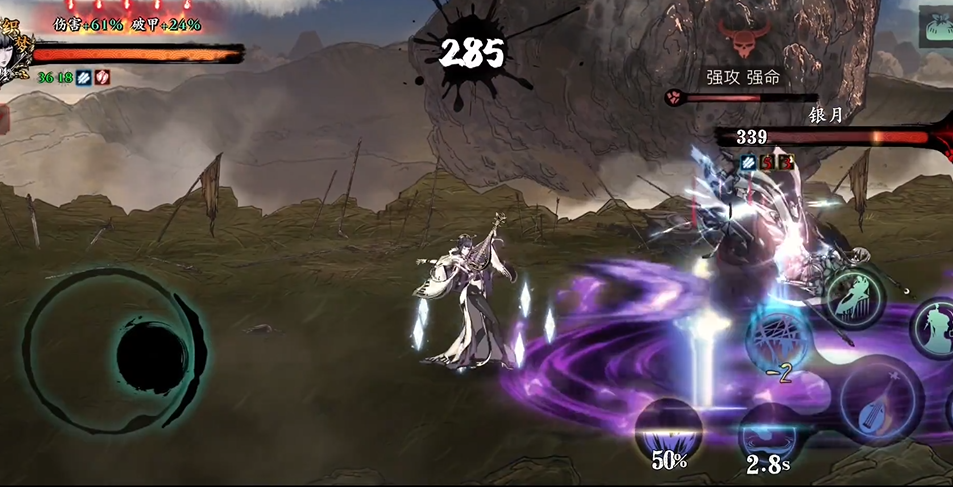Viewport: 953px width, 487px height.
Task: Inspect the player's red claw debuff icon
Action: 102,77
